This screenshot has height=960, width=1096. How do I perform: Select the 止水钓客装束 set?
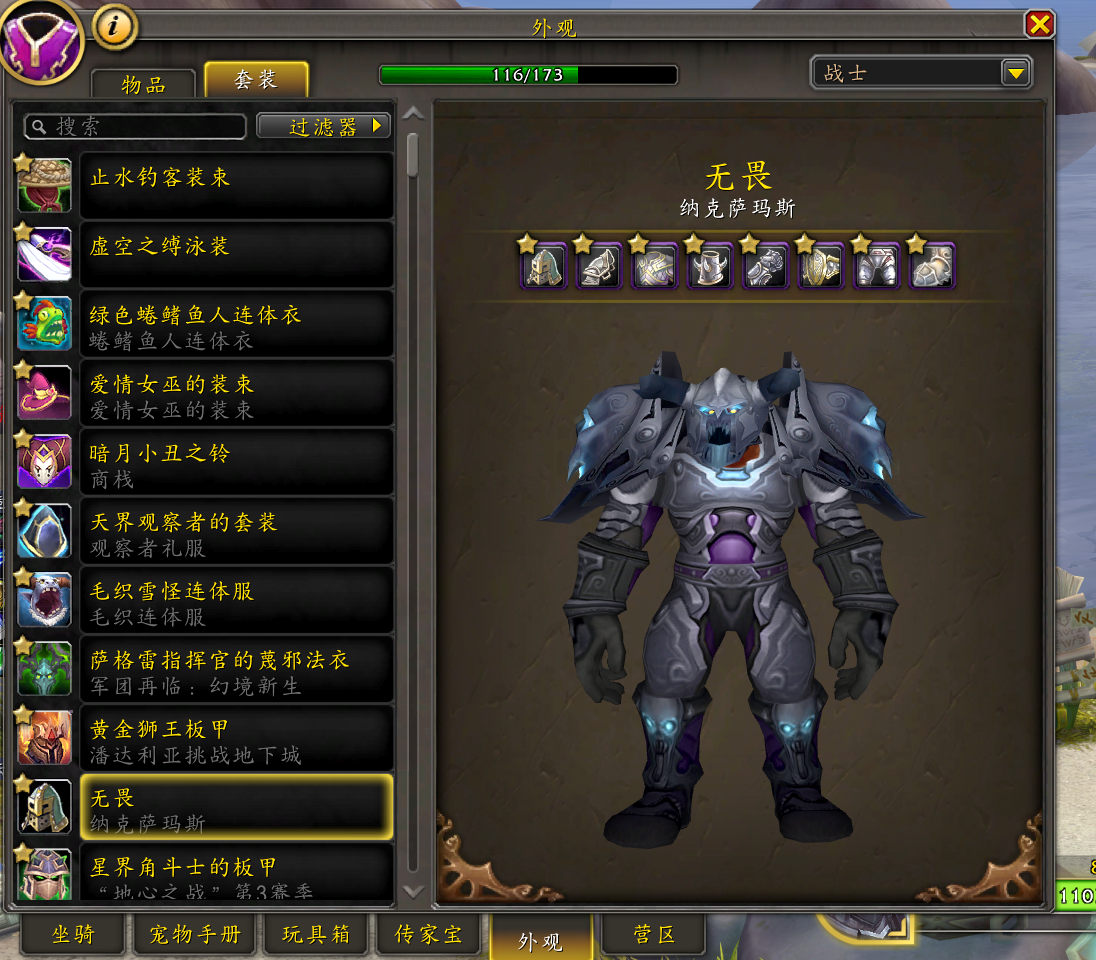[x=235, y=185]
